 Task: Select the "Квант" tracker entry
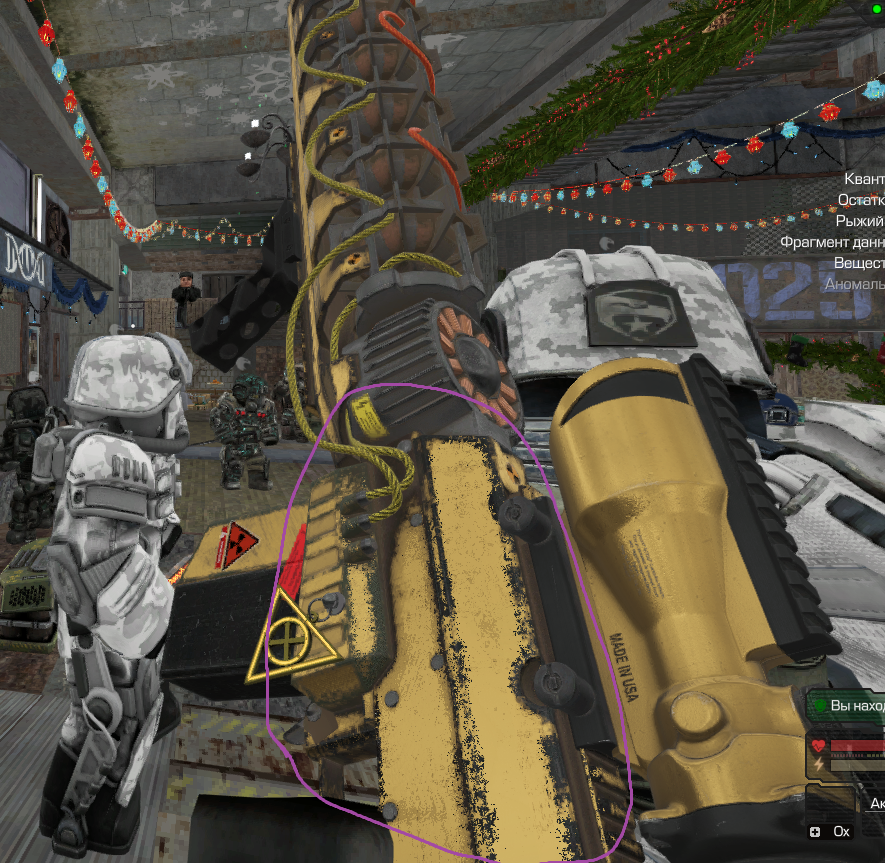pyautogui.click(x=864, y=178)
